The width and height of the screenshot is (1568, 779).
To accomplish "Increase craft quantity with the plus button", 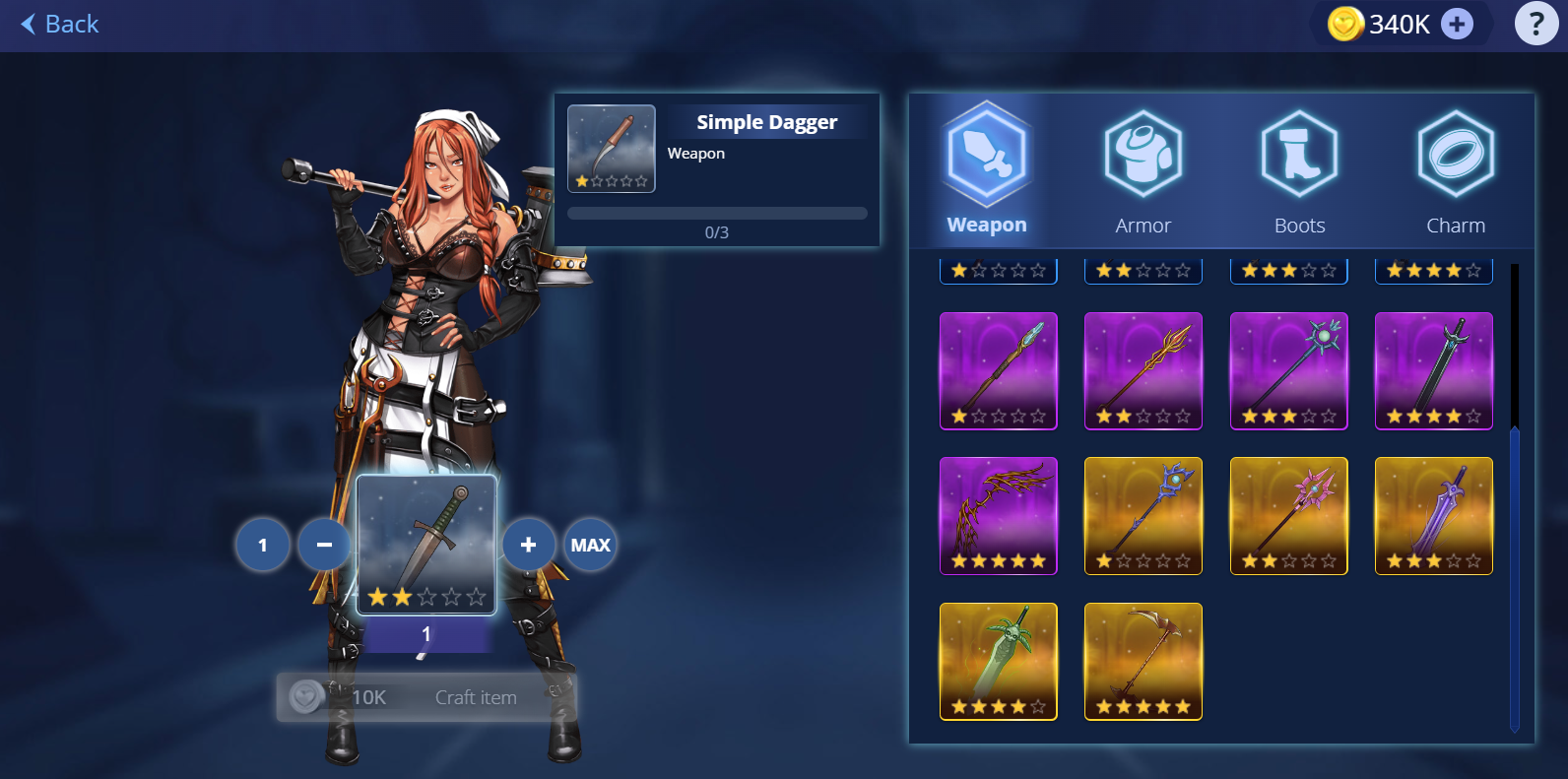I will (529, 545).
